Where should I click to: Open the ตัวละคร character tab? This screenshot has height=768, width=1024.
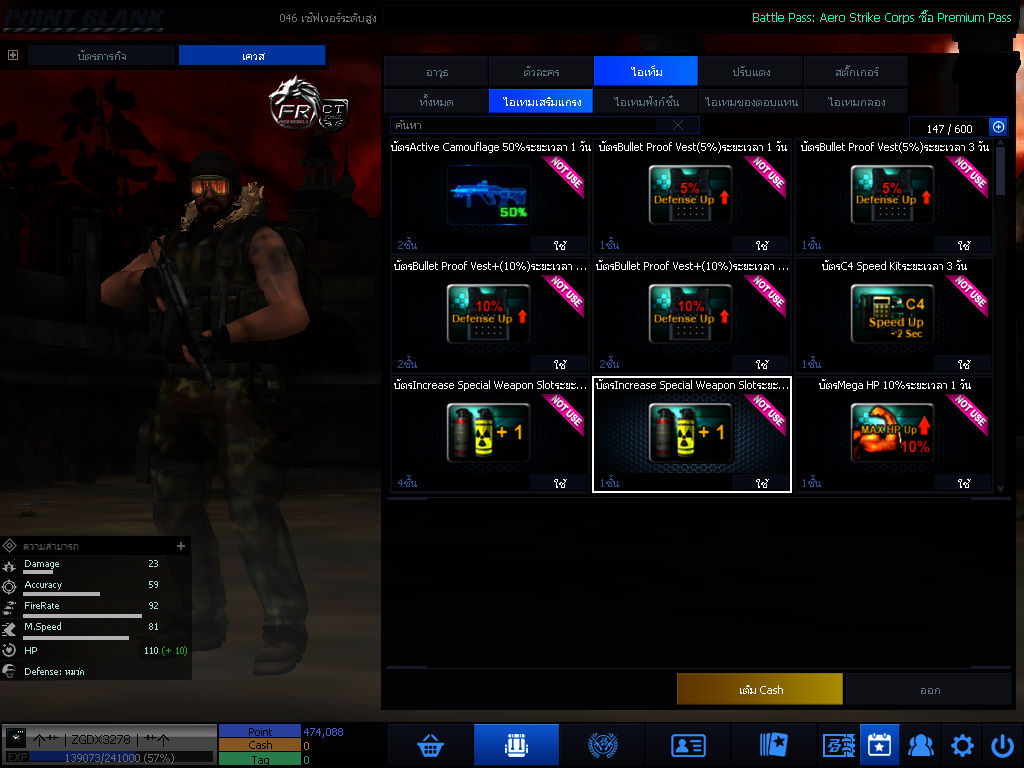point(541,72)
